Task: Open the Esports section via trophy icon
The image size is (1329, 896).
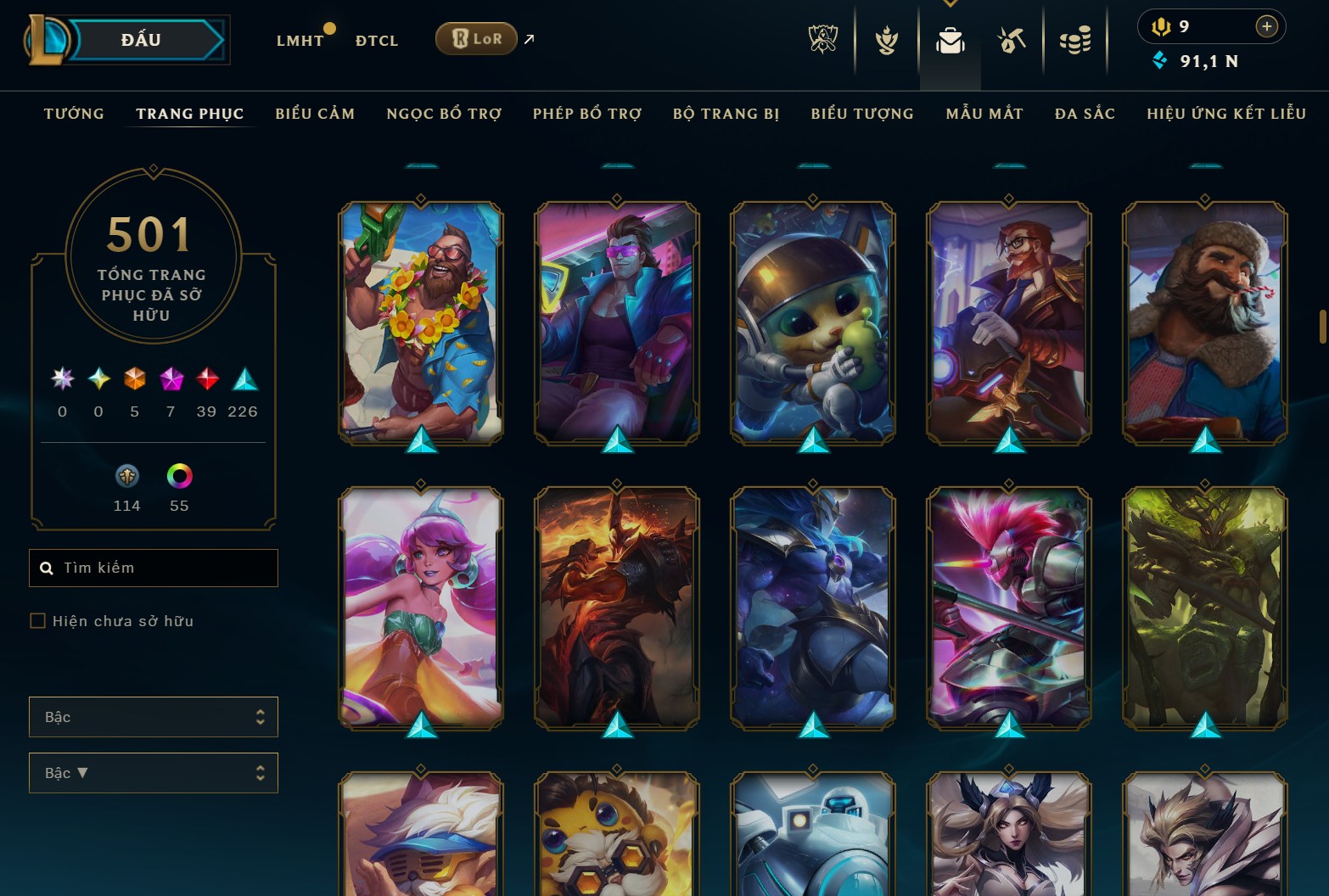Action: [822, 39]
